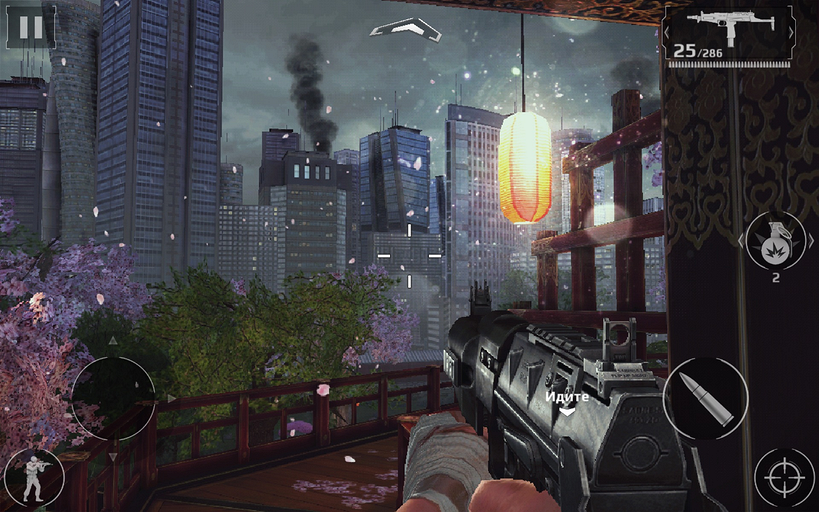This screenshot has width=819, height=512.
Task: Fire the weapon with the bullet button
Action: pos(705,398)
